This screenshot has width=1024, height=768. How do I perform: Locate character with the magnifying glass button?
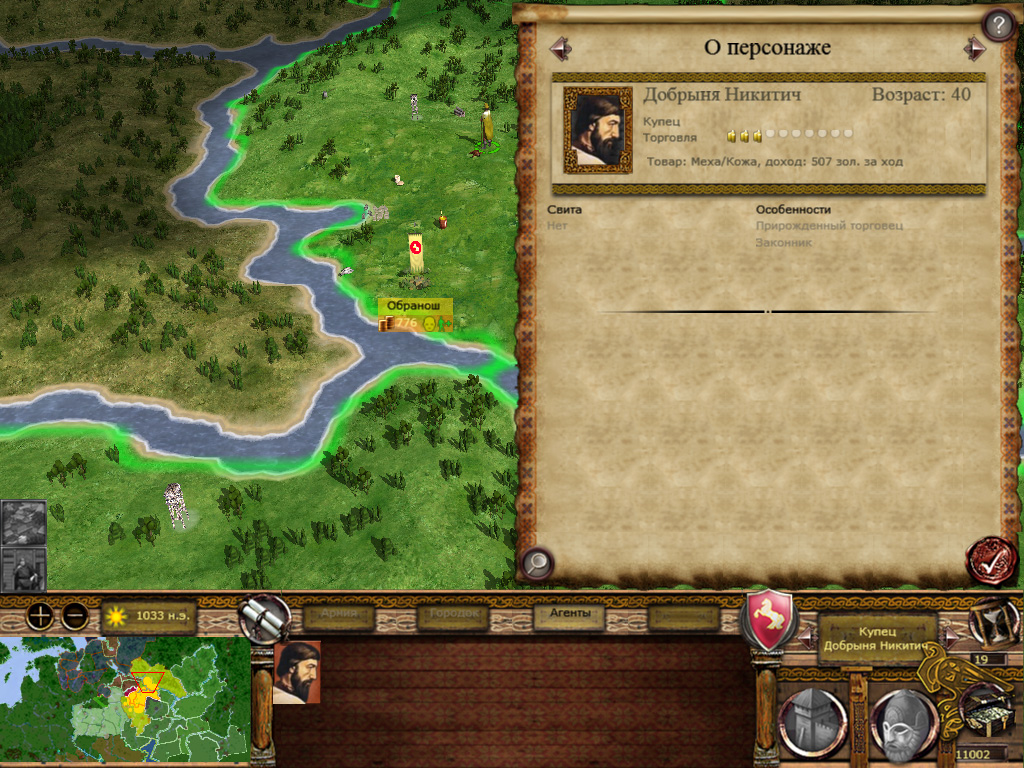(x=537, y=563)
